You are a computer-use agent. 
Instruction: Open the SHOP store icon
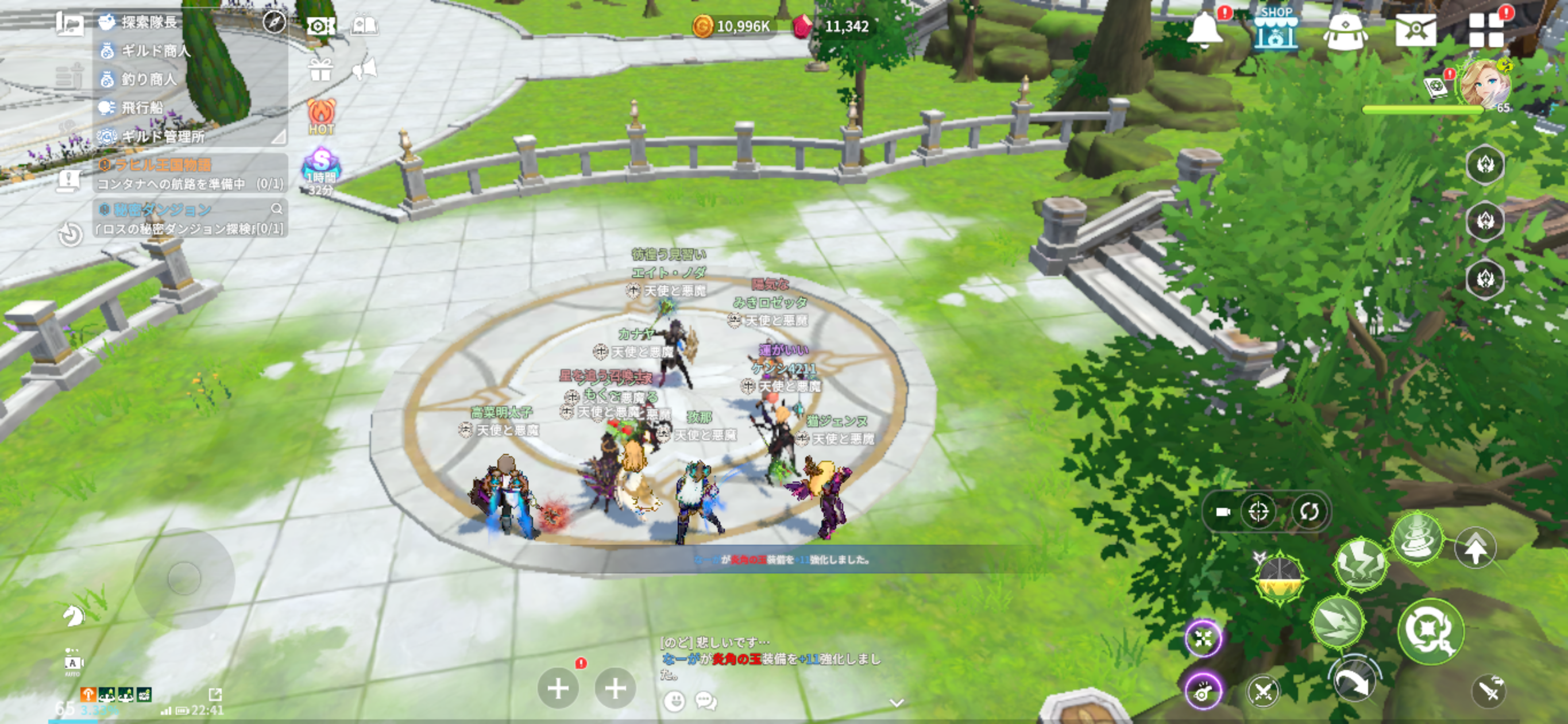pos(1275,29)
